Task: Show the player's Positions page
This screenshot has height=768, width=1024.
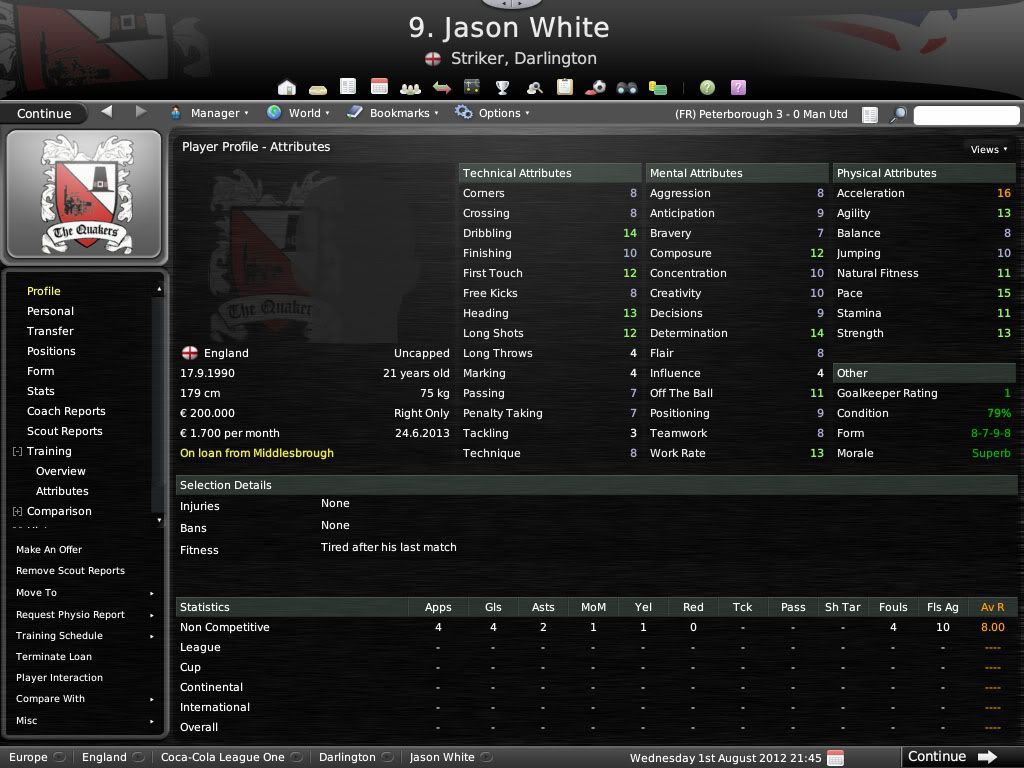Action: point(51,351)
